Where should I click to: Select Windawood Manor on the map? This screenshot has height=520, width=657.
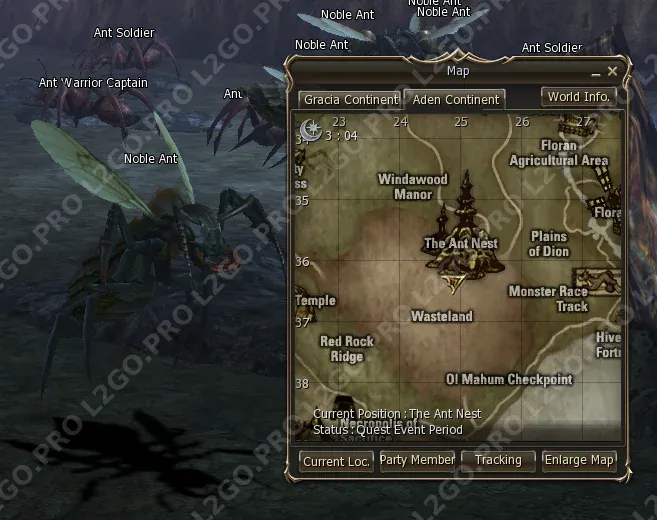click(x=412, y=187)
